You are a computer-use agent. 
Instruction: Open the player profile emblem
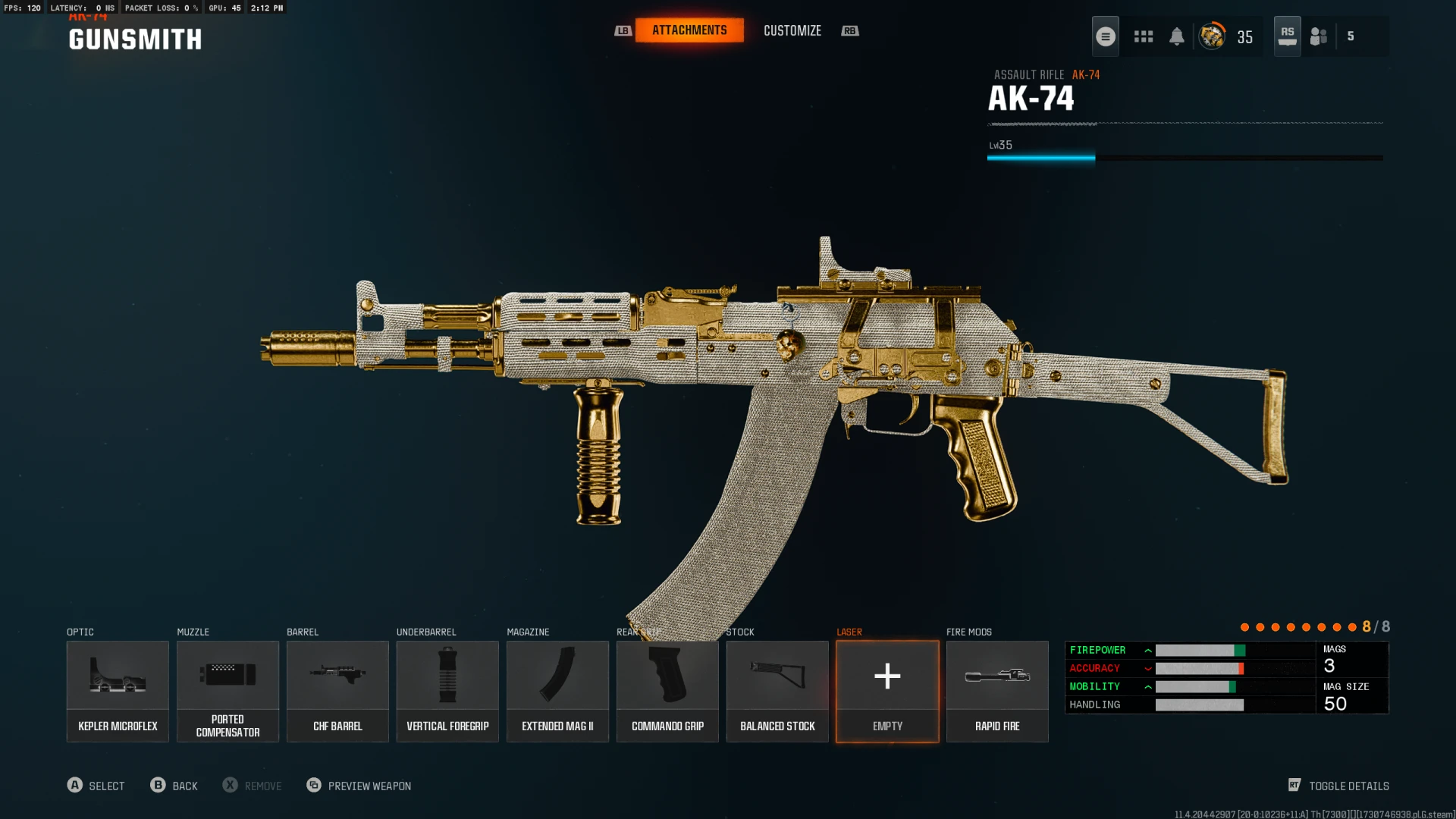coord(1212,36)
